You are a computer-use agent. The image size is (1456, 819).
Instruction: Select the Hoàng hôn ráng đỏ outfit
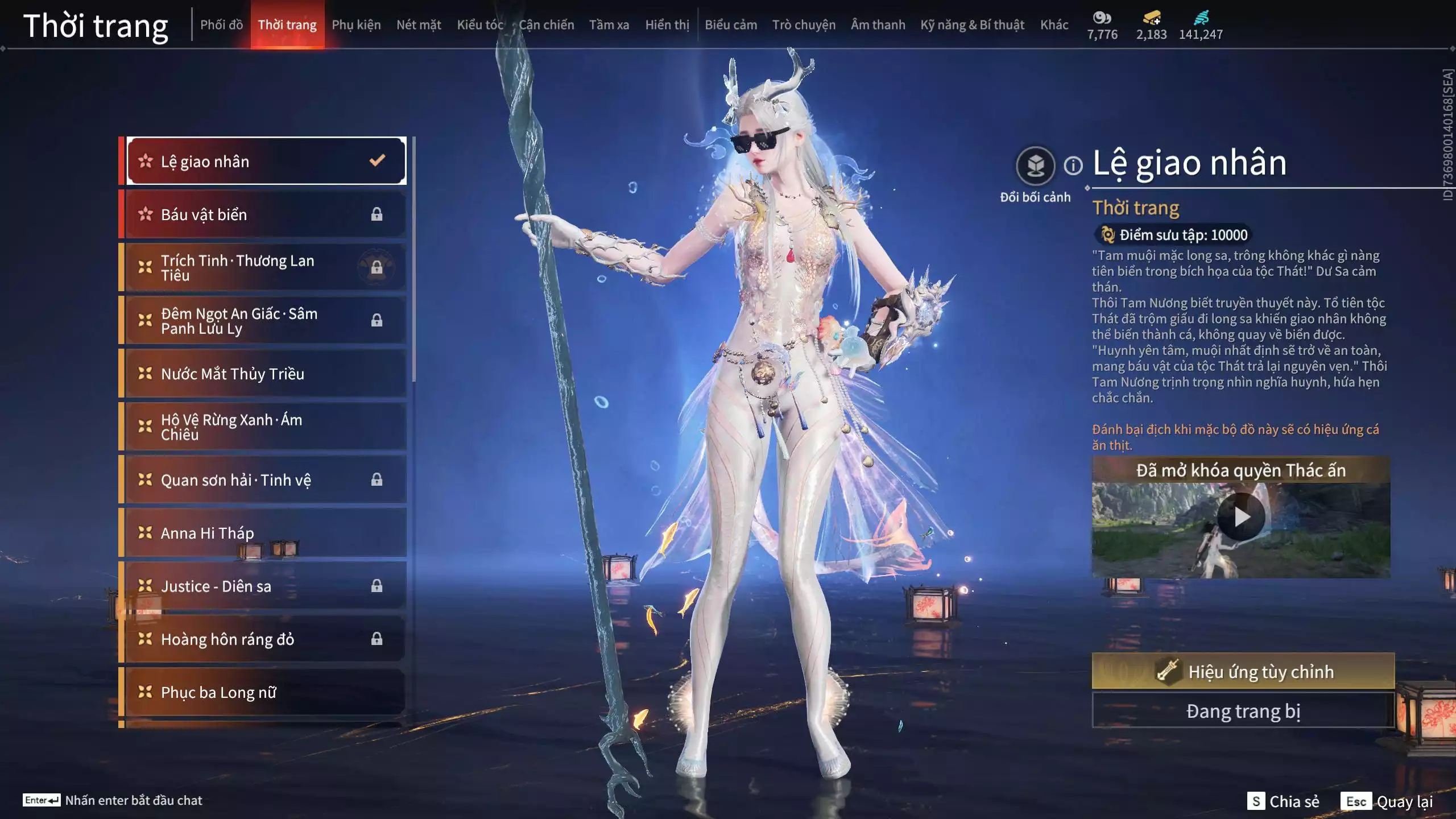[x=266, y=639]
